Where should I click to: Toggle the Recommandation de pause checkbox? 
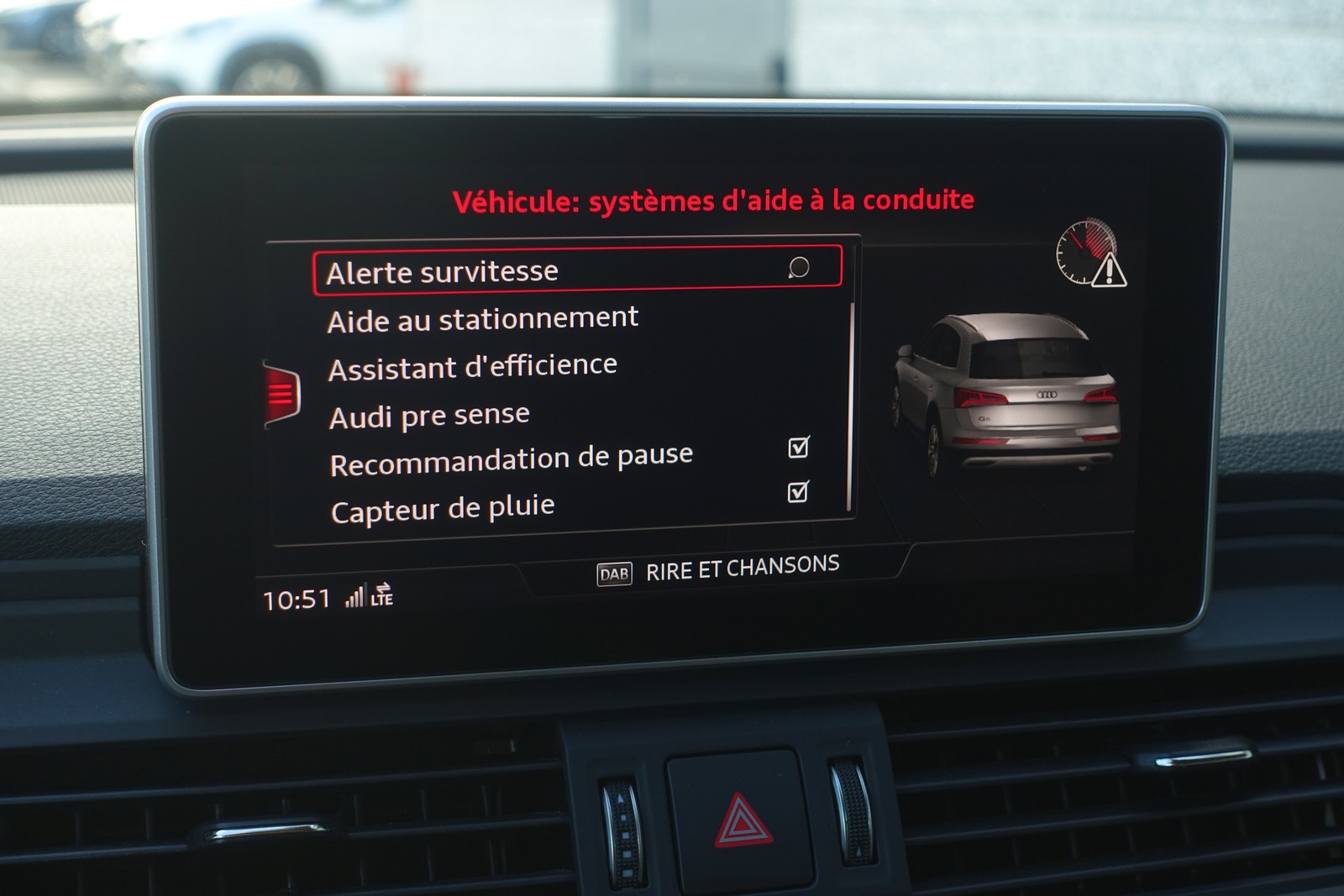pyautogui.click(x=798, y=448)
